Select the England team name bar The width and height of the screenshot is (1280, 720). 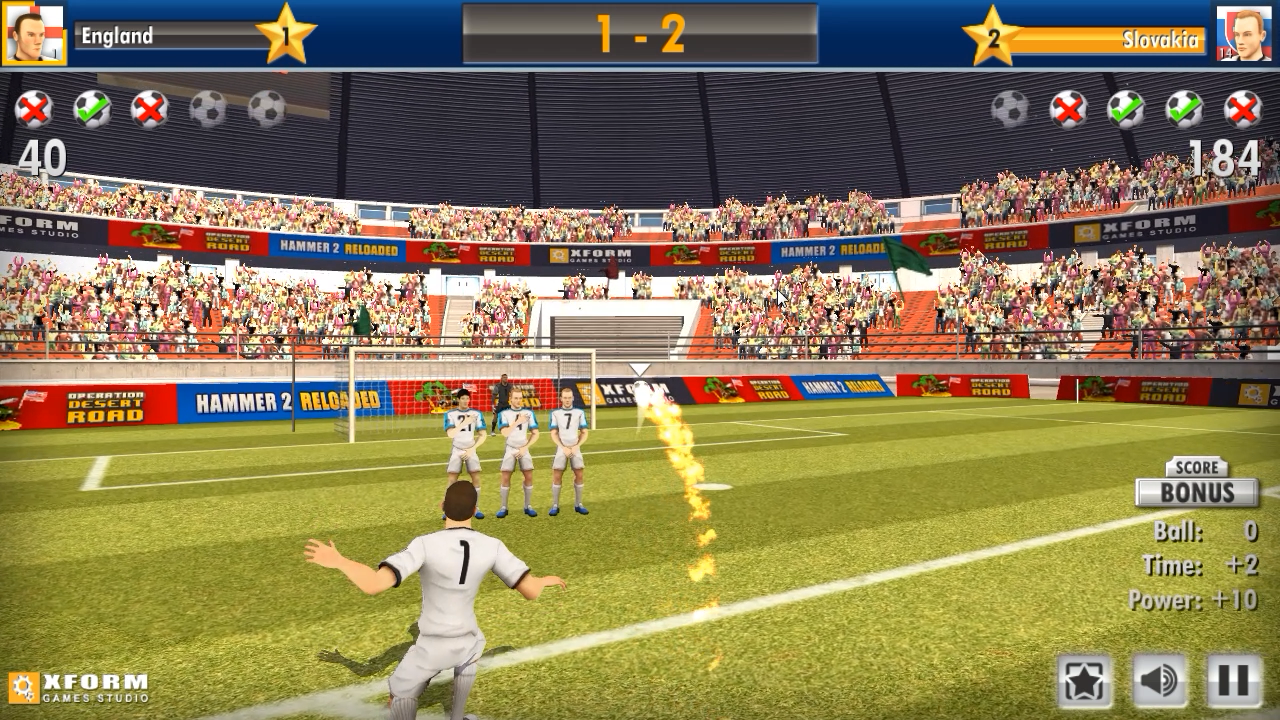tap(160, 37)
